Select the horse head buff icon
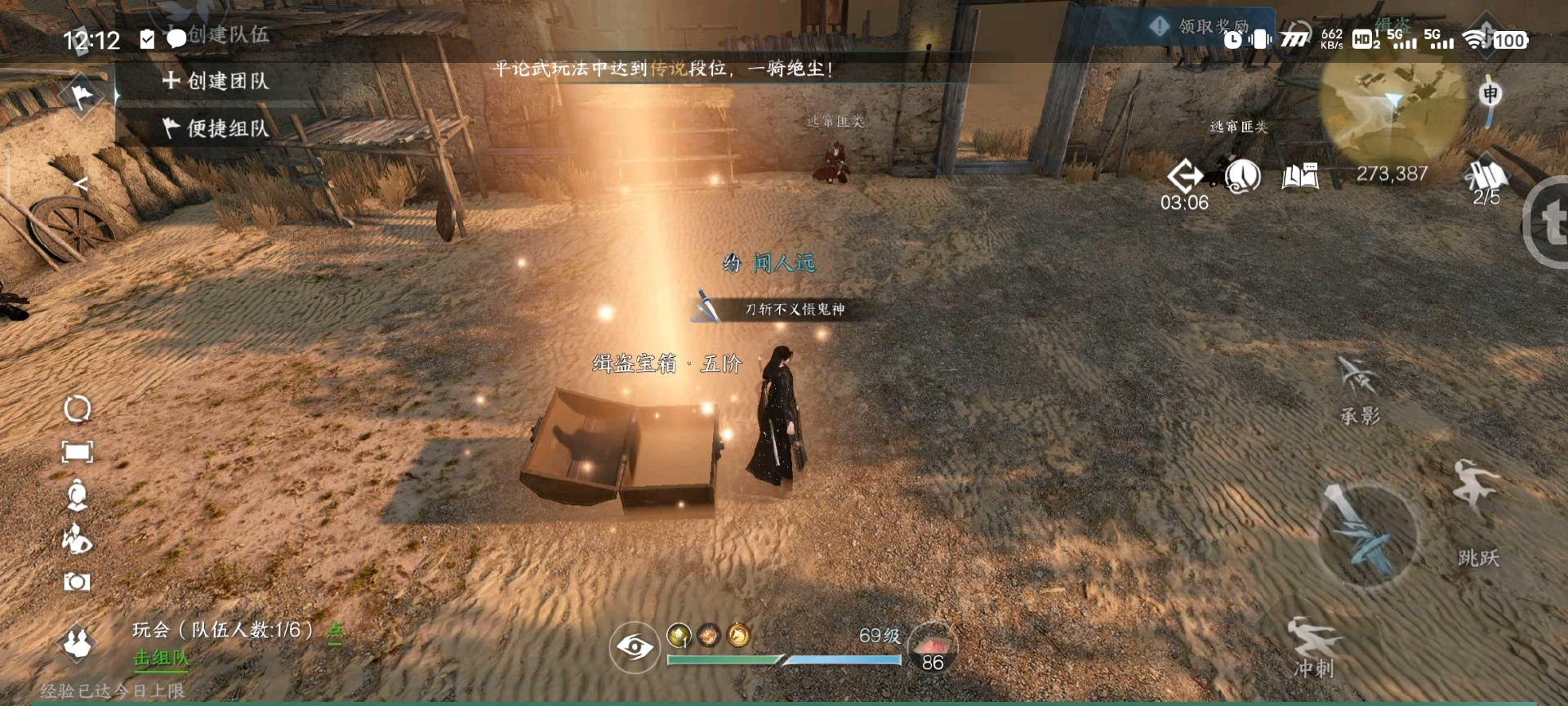Image resolution: width=1568 pixels, height=706 pixels. coord(738,635)
